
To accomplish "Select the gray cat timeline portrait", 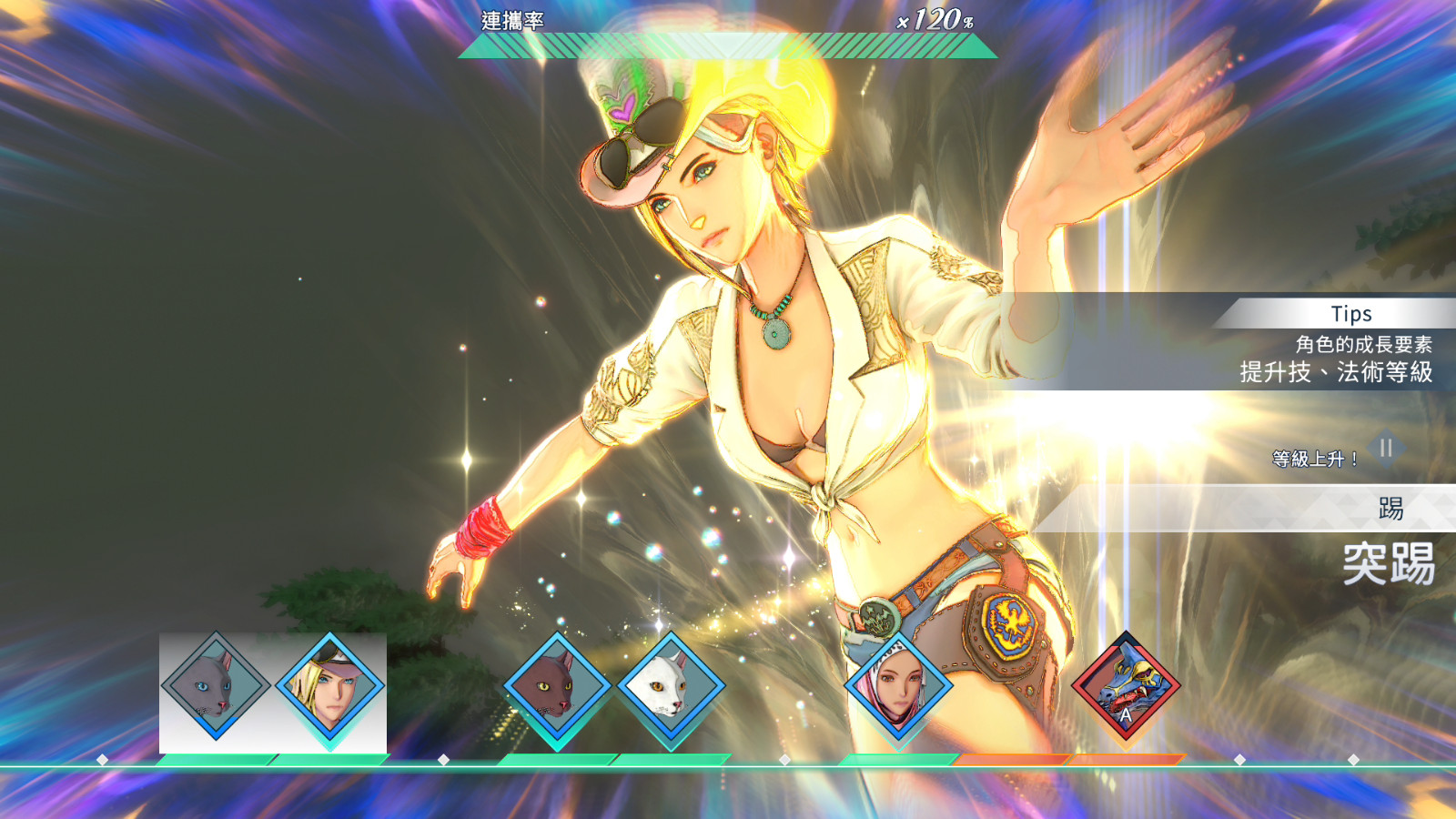I will 216,686.
